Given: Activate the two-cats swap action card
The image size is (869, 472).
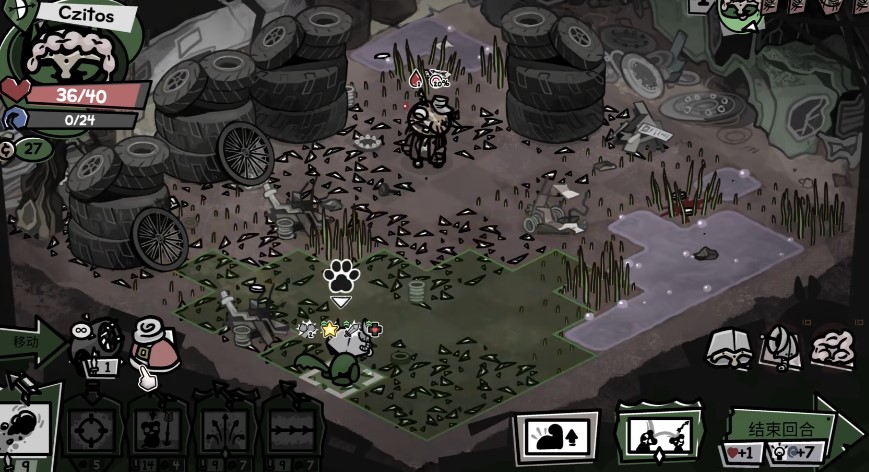Looking at the screenshot, I should 659,436.
